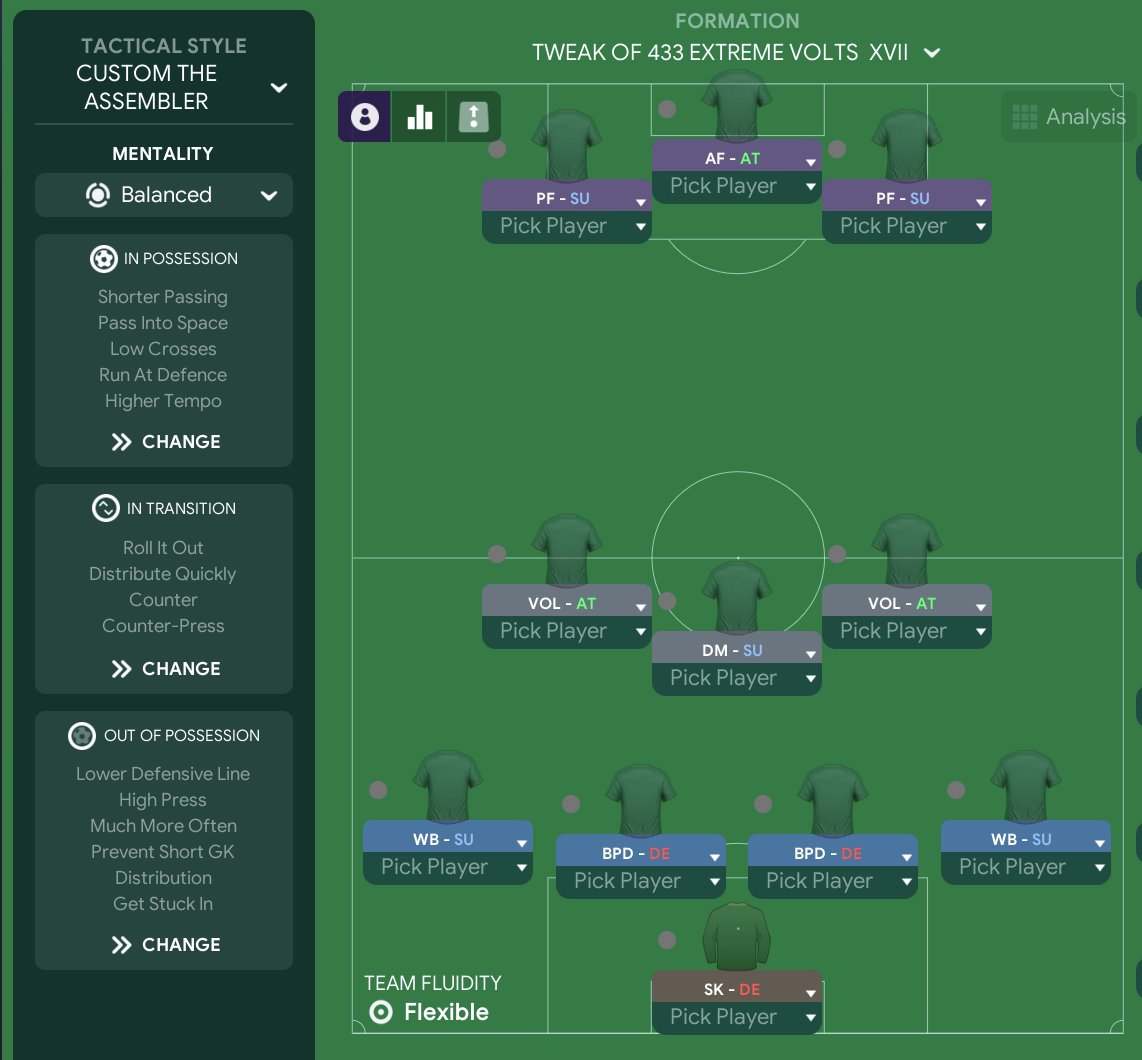Change the In Possession instructions
Screen dimensions: 1142x1060
coord(166,442)
